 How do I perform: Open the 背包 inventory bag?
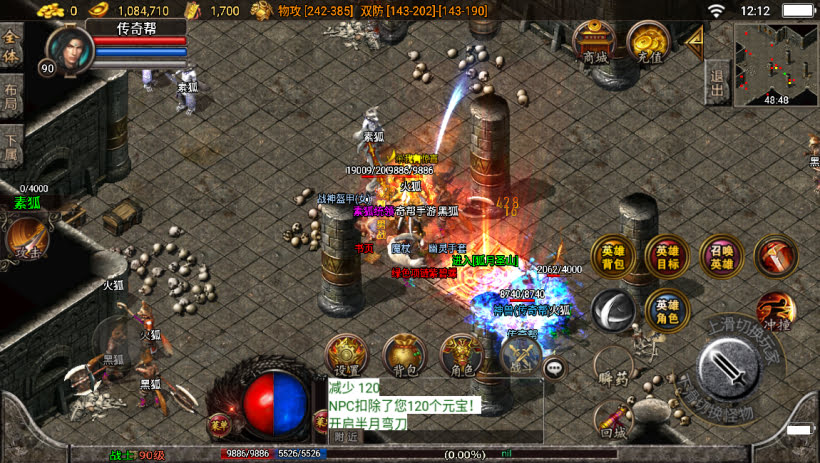pyautogui.click(x=404, y=356)
